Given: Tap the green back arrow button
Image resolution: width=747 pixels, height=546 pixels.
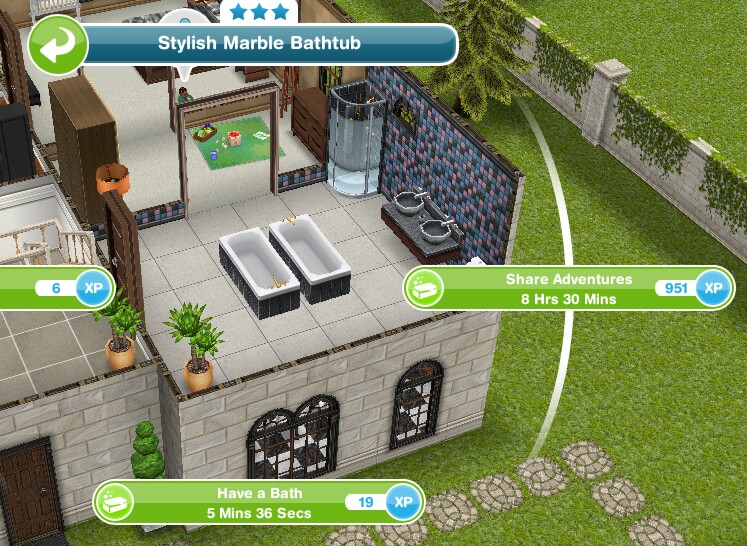Looking at the screenshot, I should coord(58,44).
